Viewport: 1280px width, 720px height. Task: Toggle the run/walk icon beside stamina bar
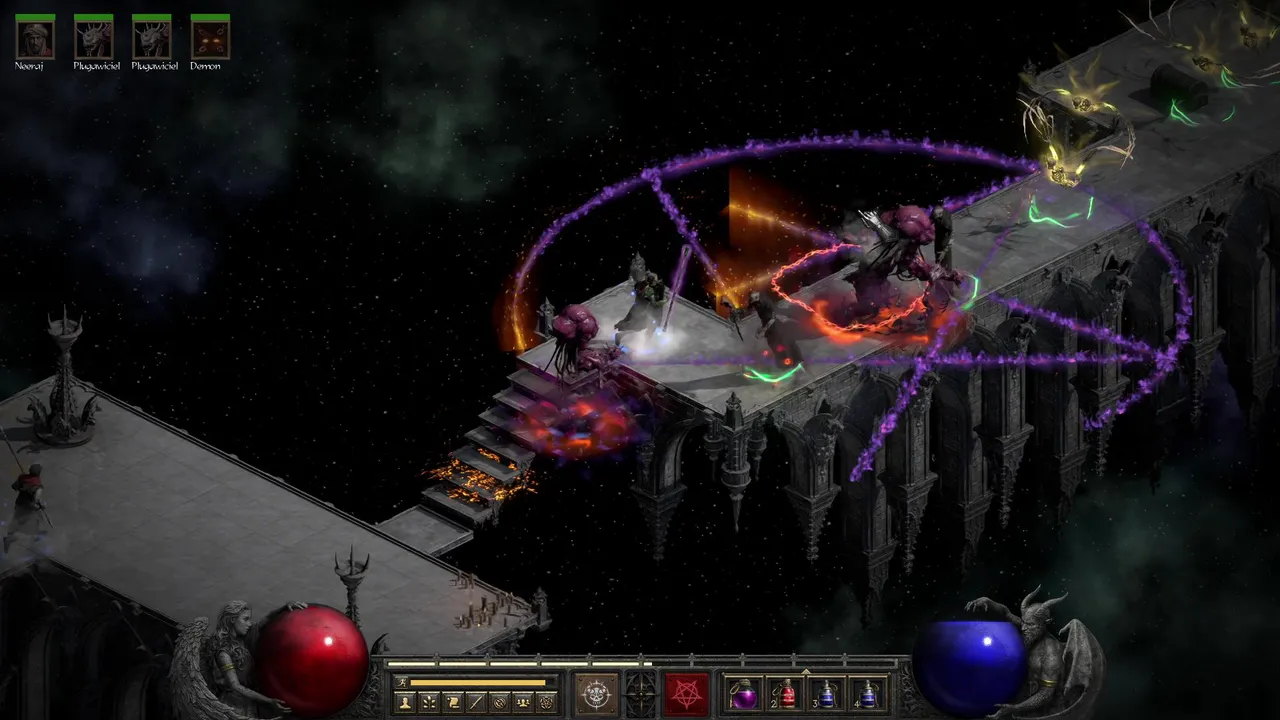402,683
